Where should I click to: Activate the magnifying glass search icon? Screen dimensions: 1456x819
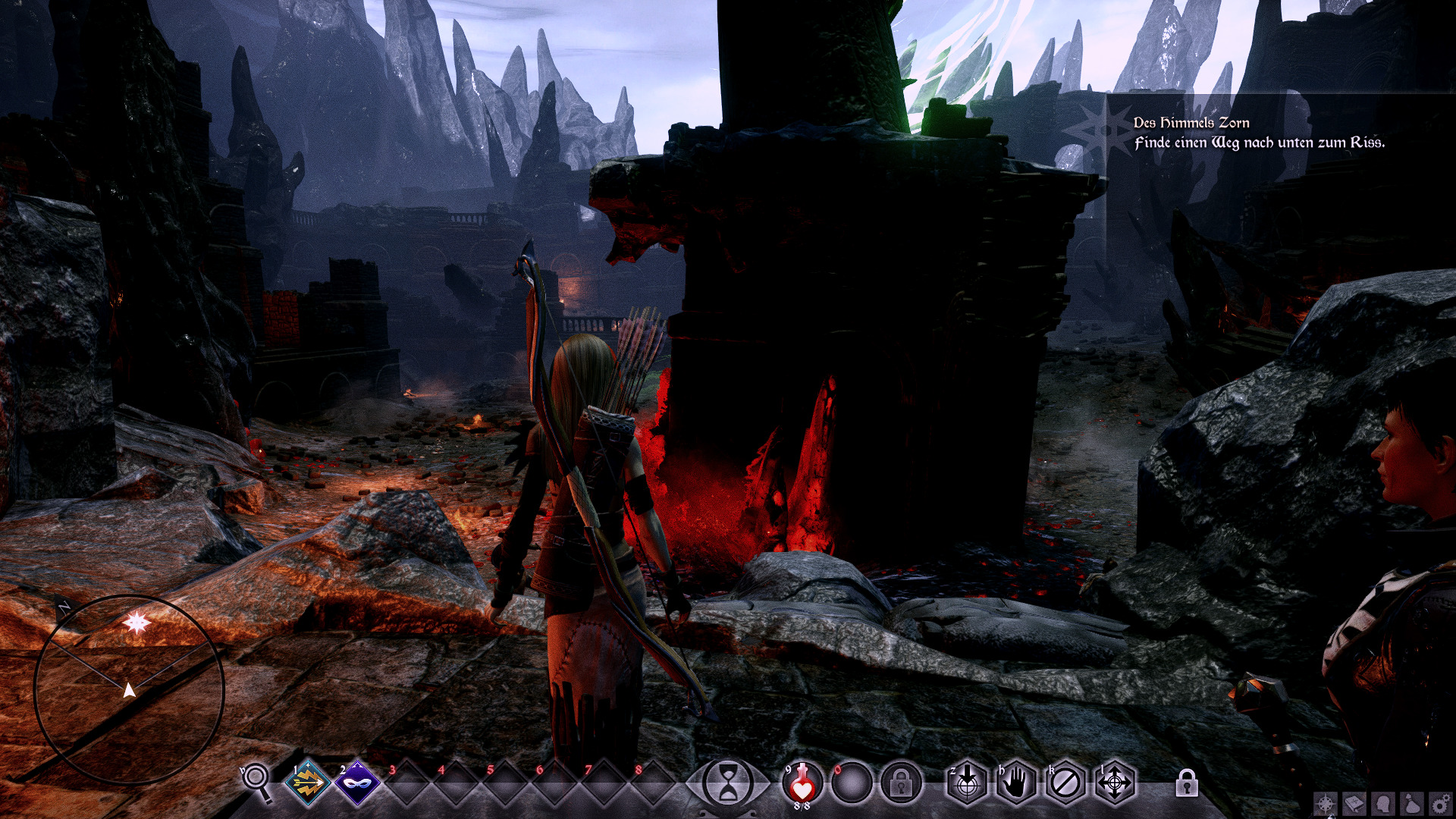point(256,780)
